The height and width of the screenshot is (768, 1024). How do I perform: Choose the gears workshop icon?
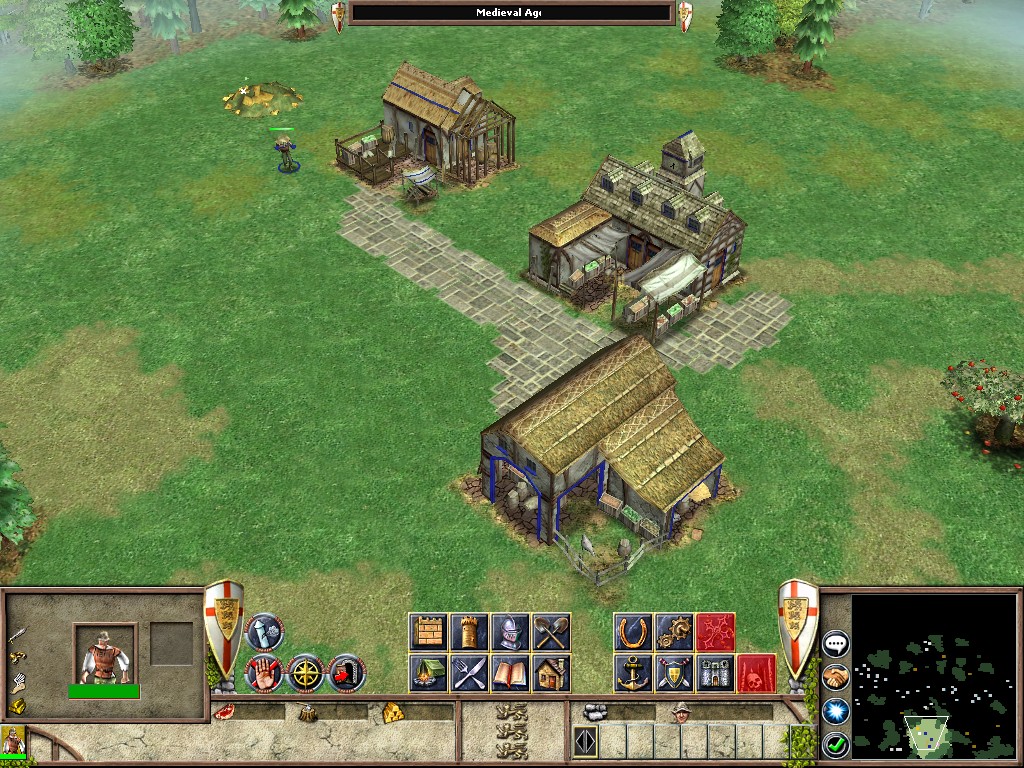click(674, 632)
